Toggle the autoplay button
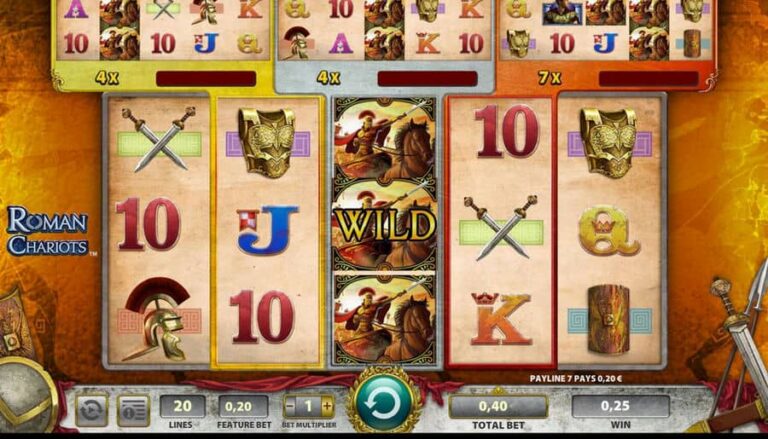The height and width of the screenshot is (439, 768). tap(92, 408)
